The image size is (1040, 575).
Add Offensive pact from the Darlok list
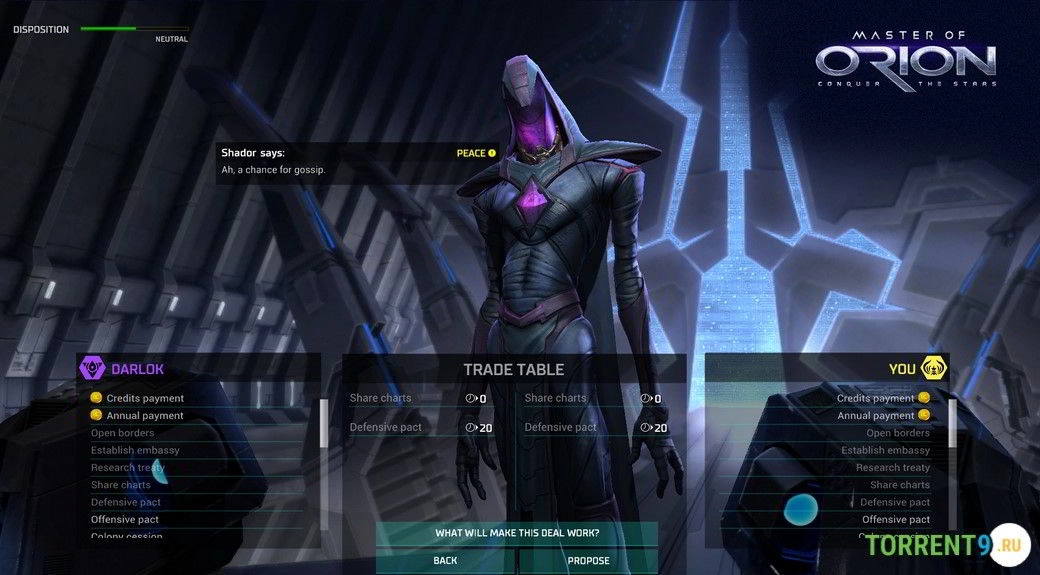[x=125, y=519]
